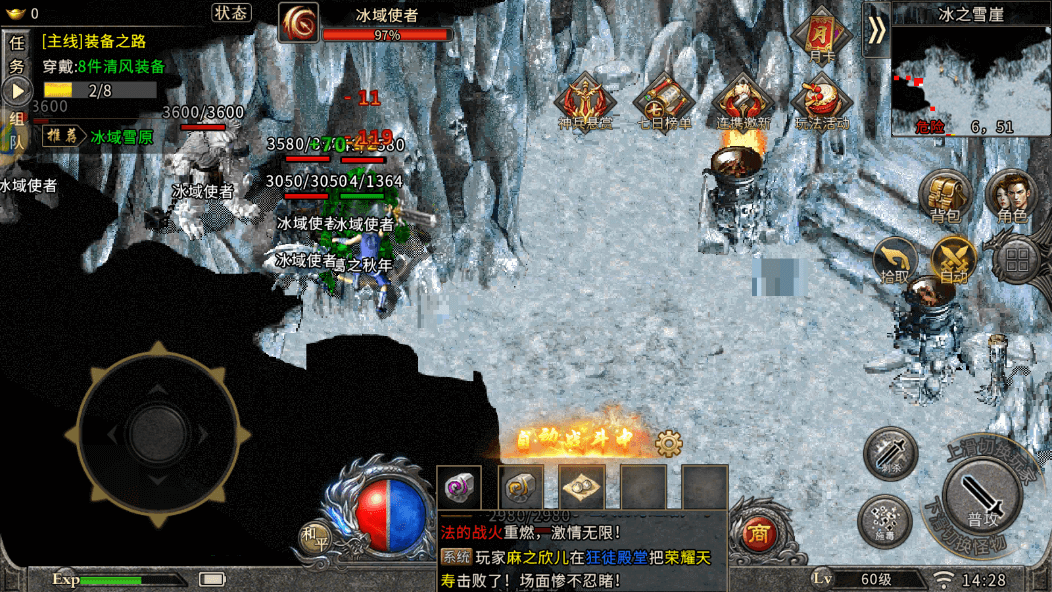1052x592 pixels.
Task: Open auto-battle gear settings
Action: pyautogui.click(x=668, y=442)
